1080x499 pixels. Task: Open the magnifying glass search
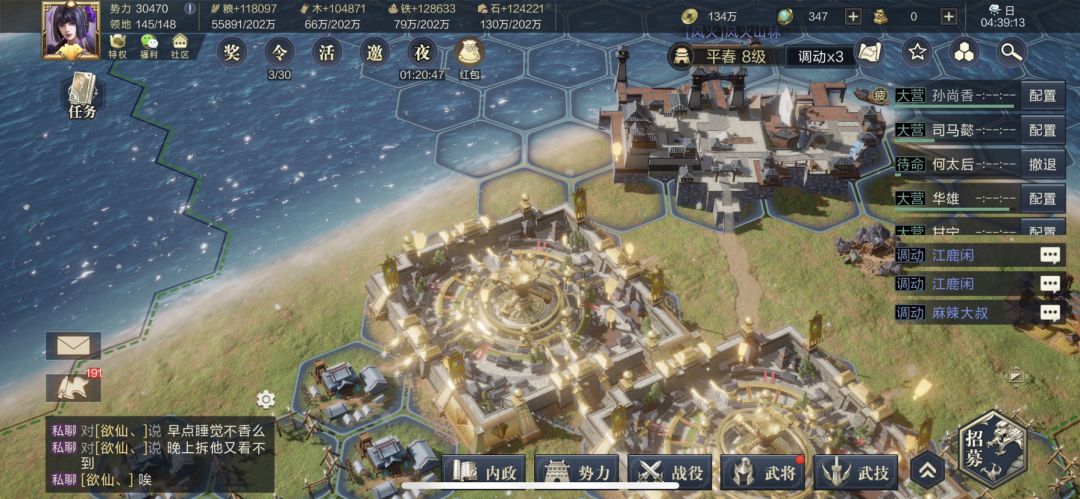tap(1012, 52)
